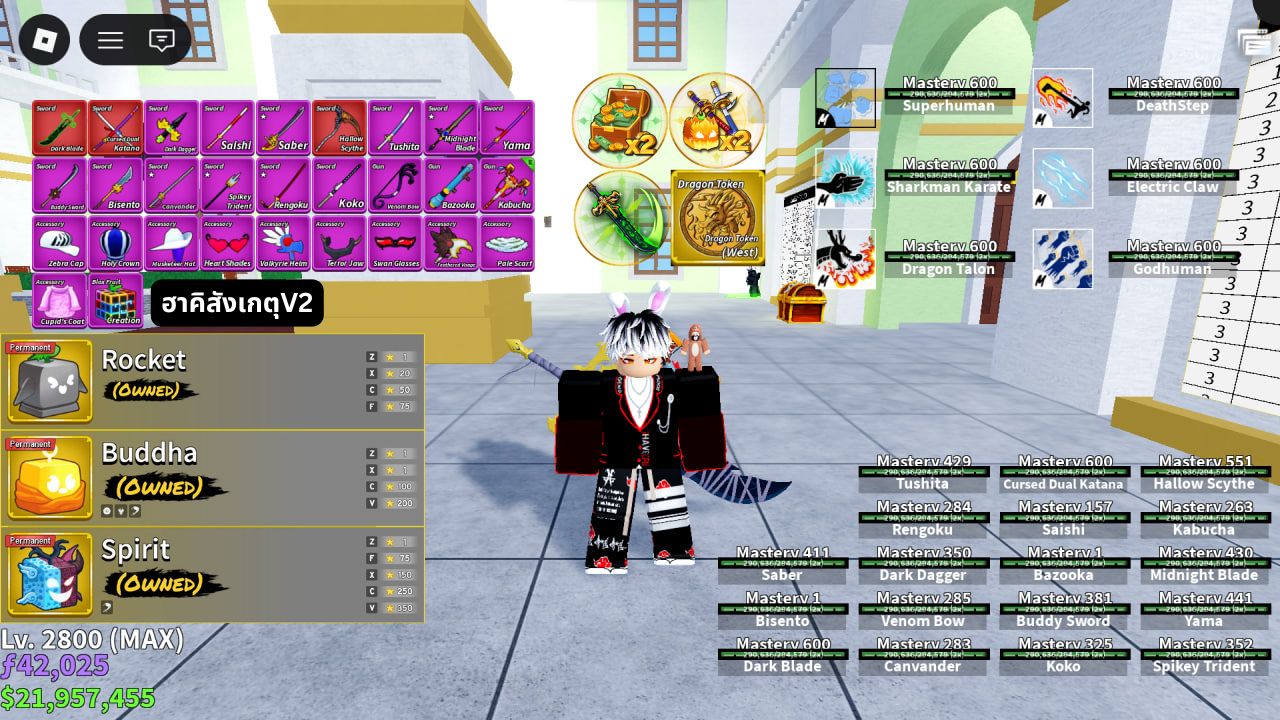Select the Holy Crown accessory icon
Image resolution: width=1280 pixels, height=720 pixels.
coord(115,245)
